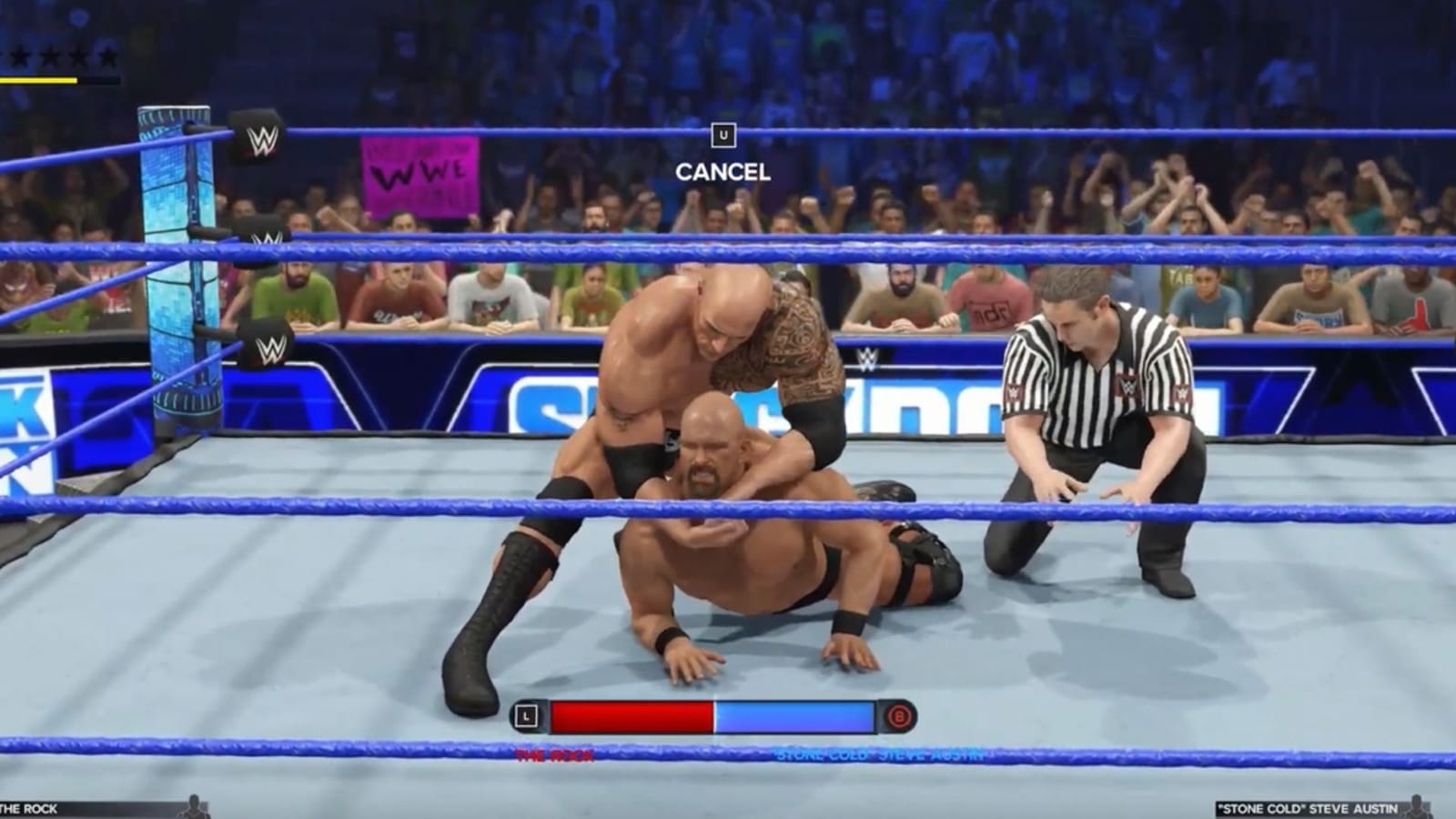Select the L button icon on the submission meter
Screen dimensions: 1456x819
(x=524, y=717)
